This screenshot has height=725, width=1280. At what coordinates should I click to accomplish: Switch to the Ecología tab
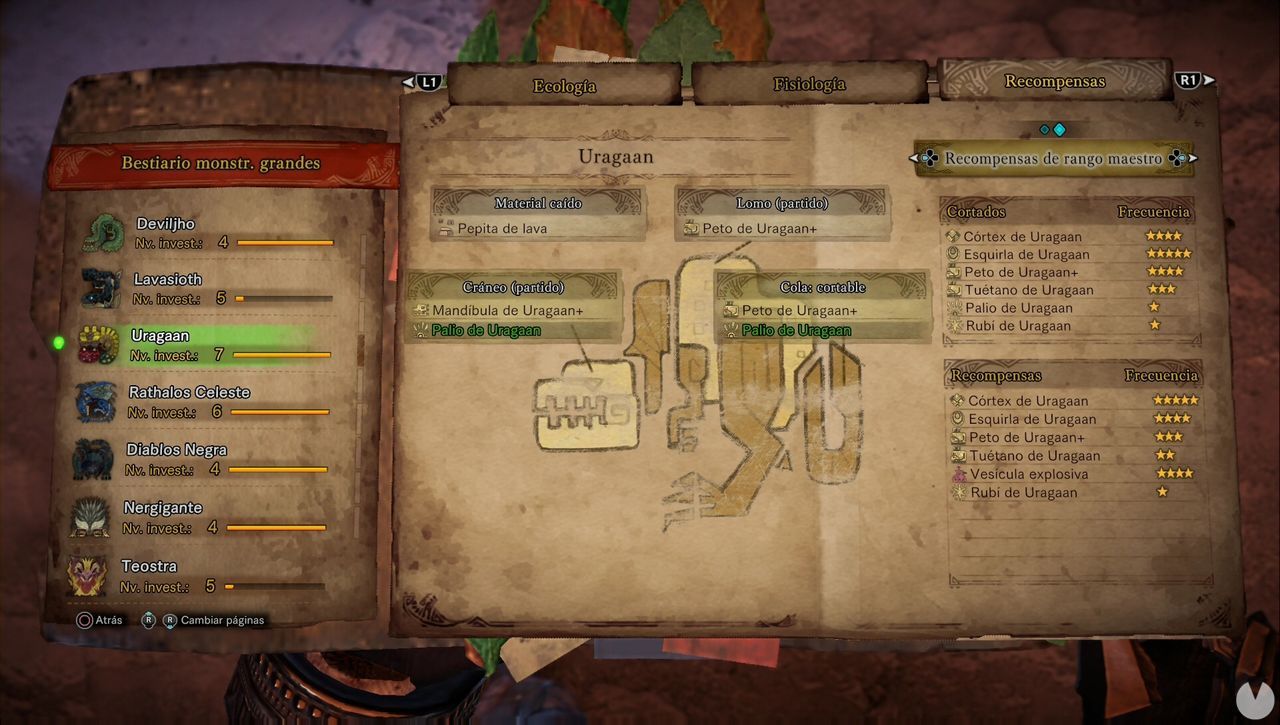click(x=563, y=85)
